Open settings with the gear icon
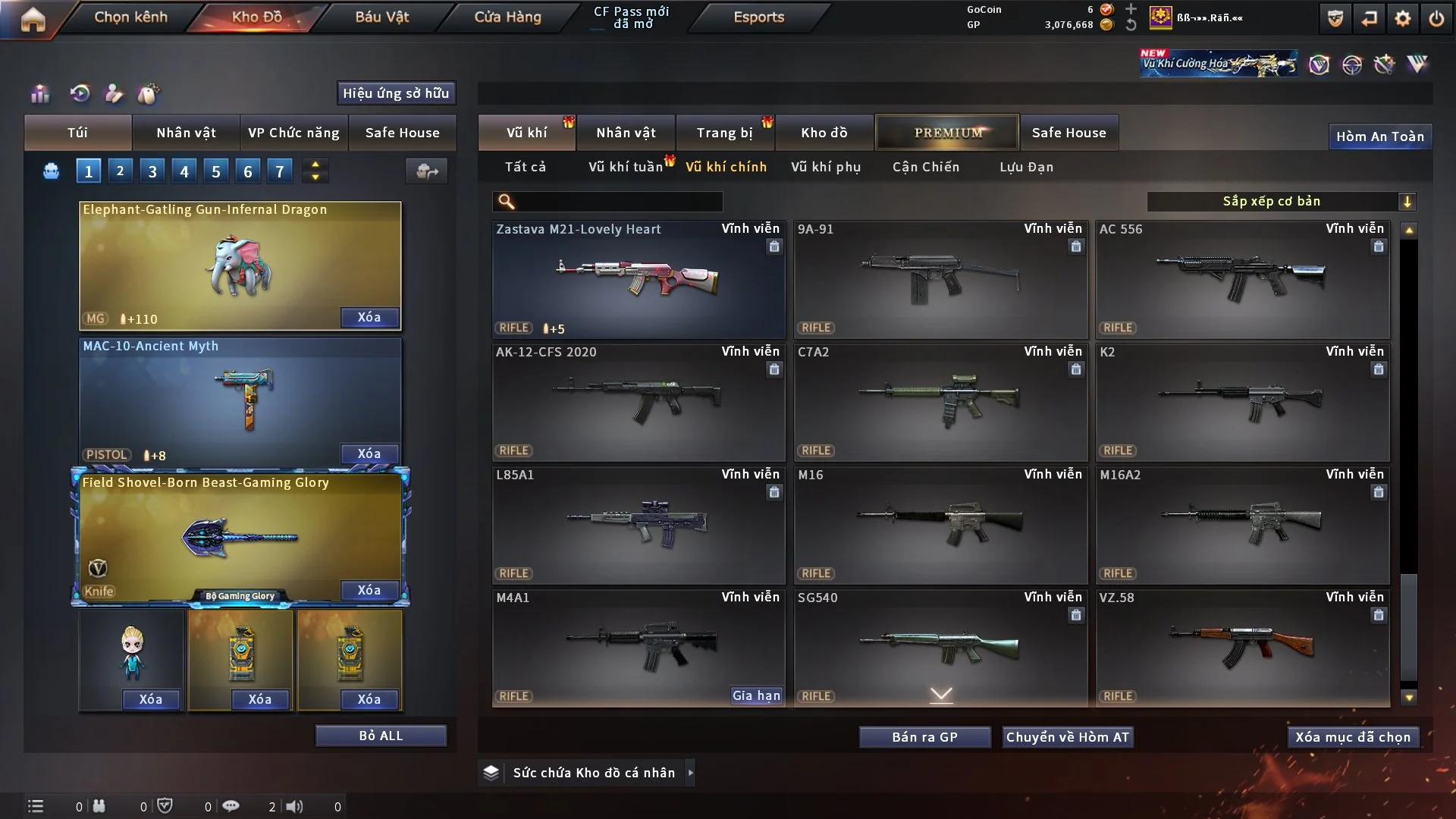The width and height of the screenshot is (1456, 819). tap(1402, 18)
